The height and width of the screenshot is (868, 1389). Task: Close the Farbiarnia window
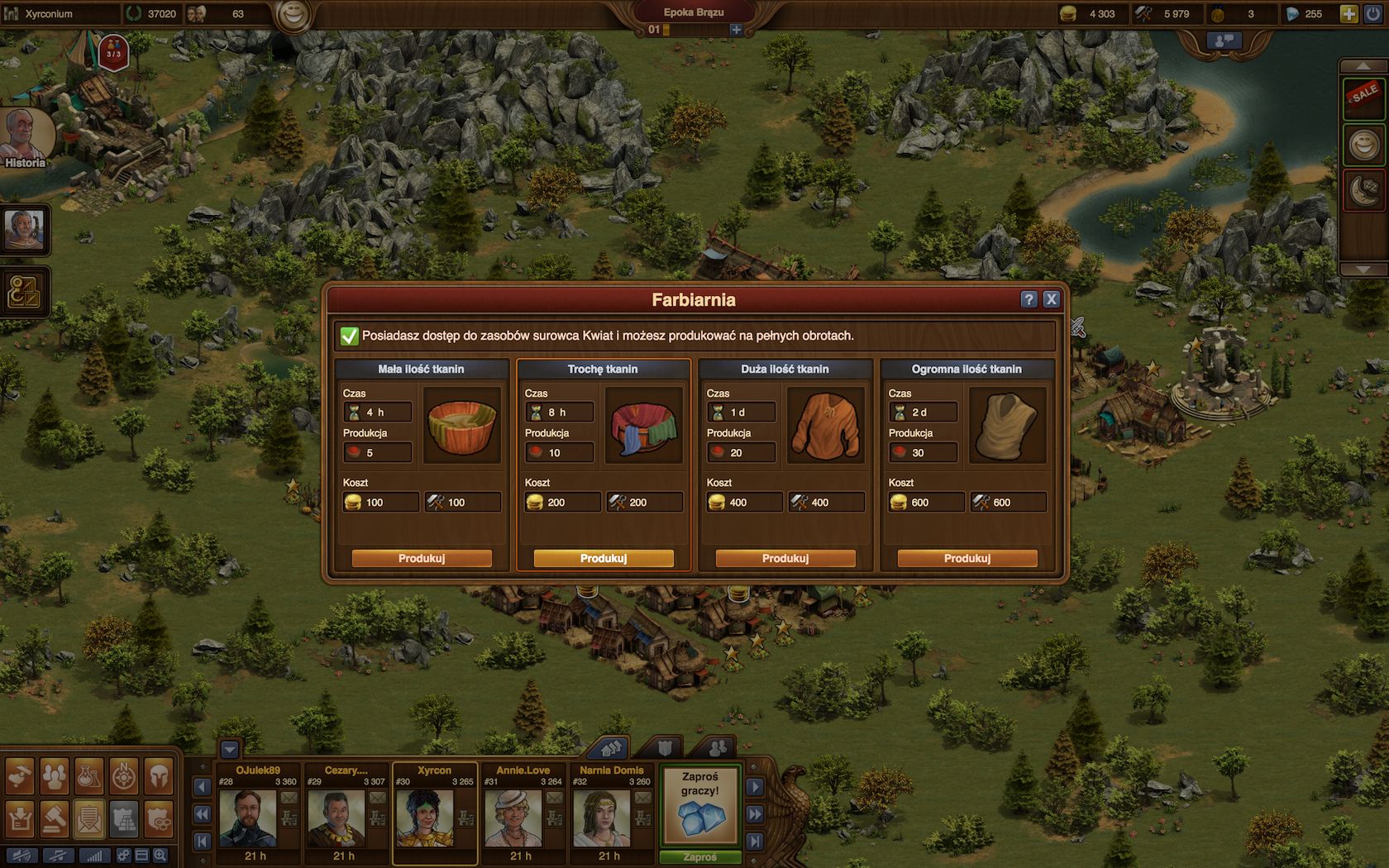[1051, 299]
